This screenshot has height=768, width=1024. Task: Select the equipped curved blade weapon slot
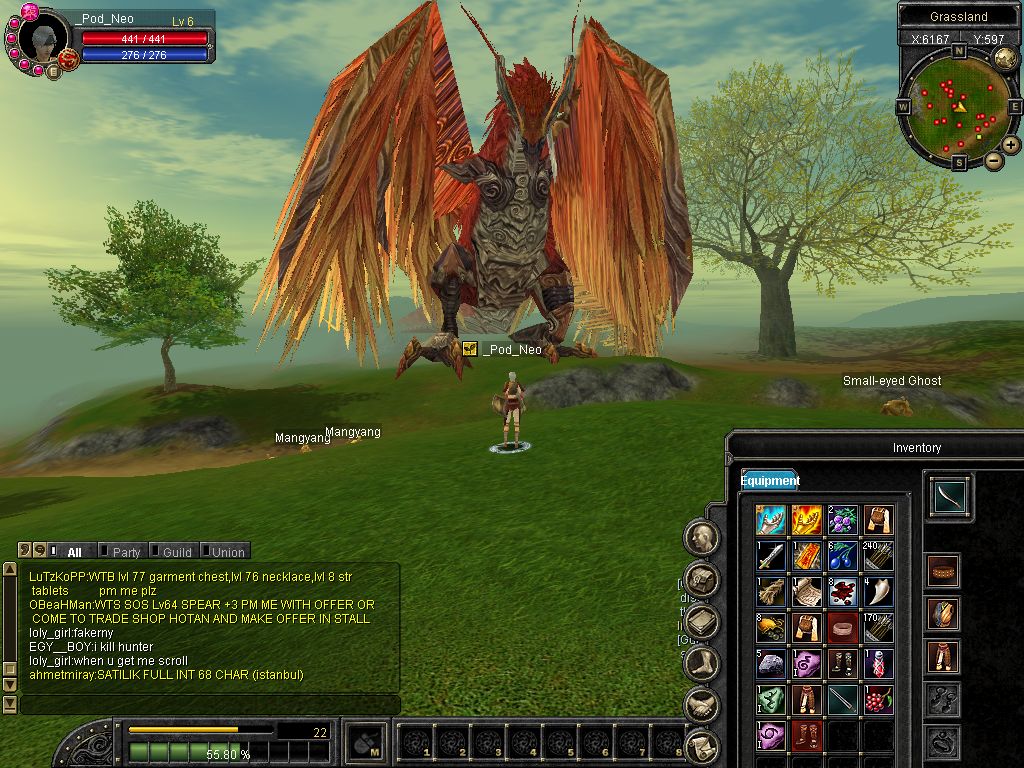(945, 497)
